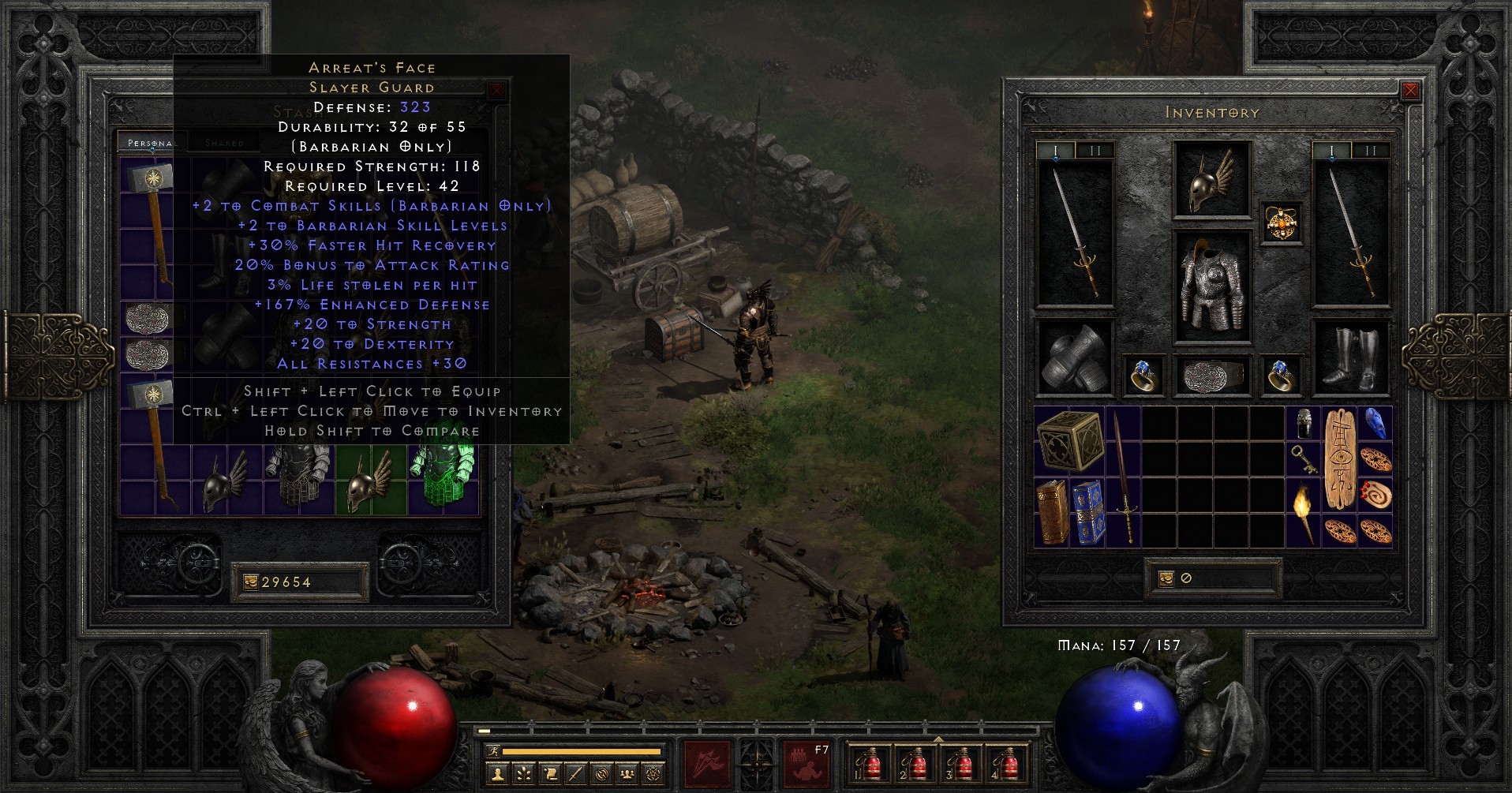Open the character stats screen
The image size is (1512, 793).
coord(497,775)
